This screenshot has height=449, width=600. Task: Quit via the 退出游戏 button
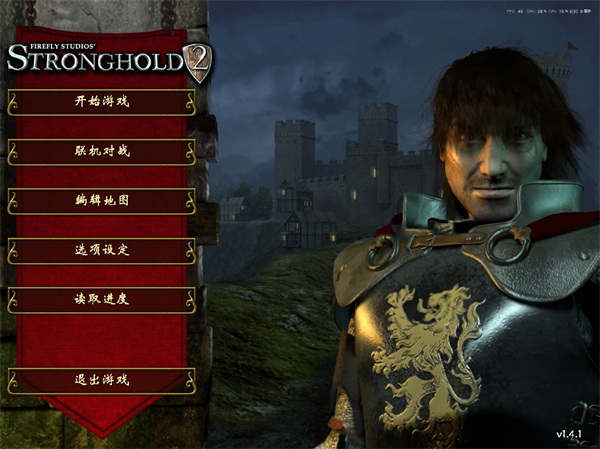102,380
